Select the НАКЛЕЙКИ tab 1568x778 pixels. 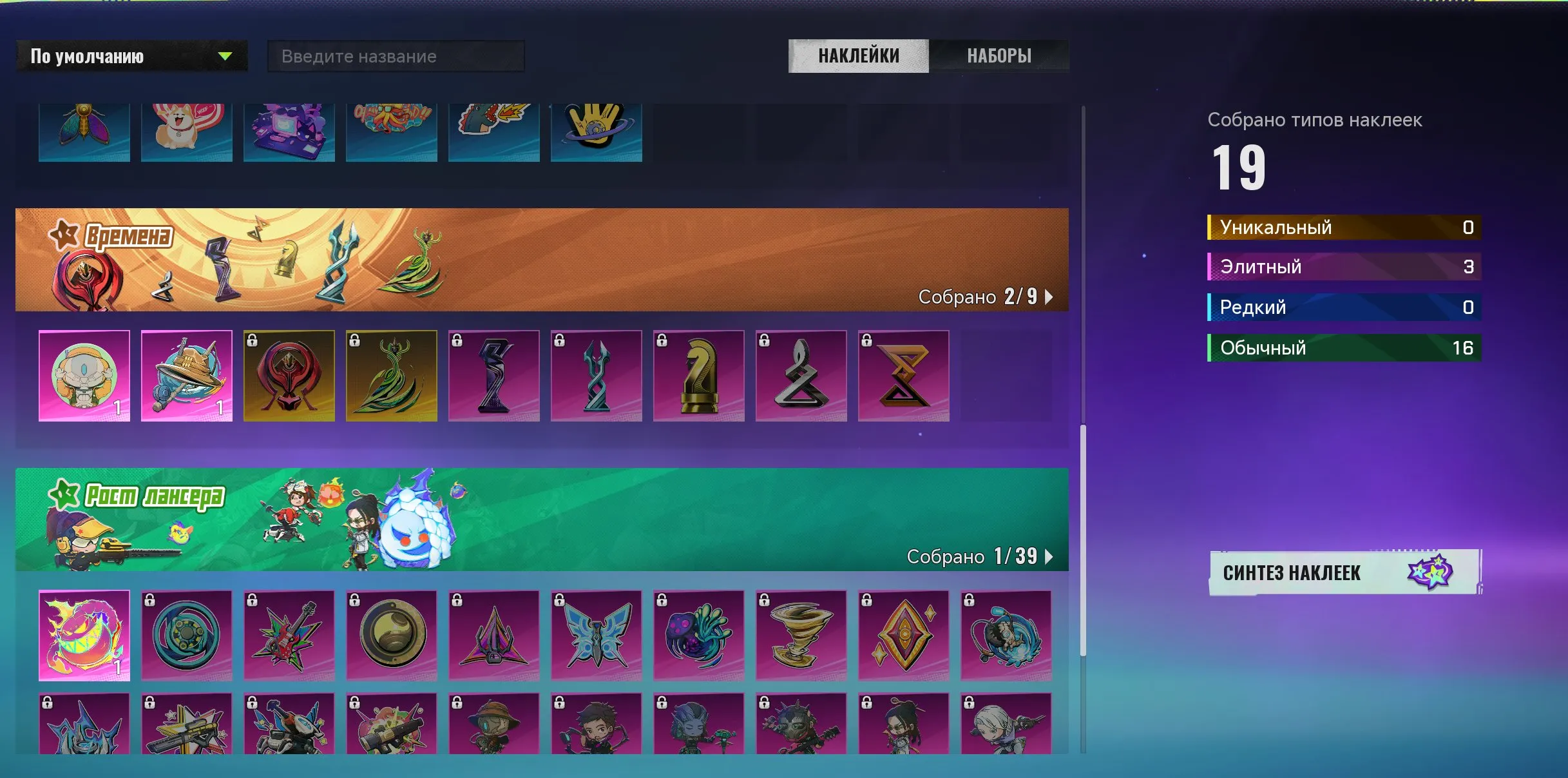coord(857,56)
